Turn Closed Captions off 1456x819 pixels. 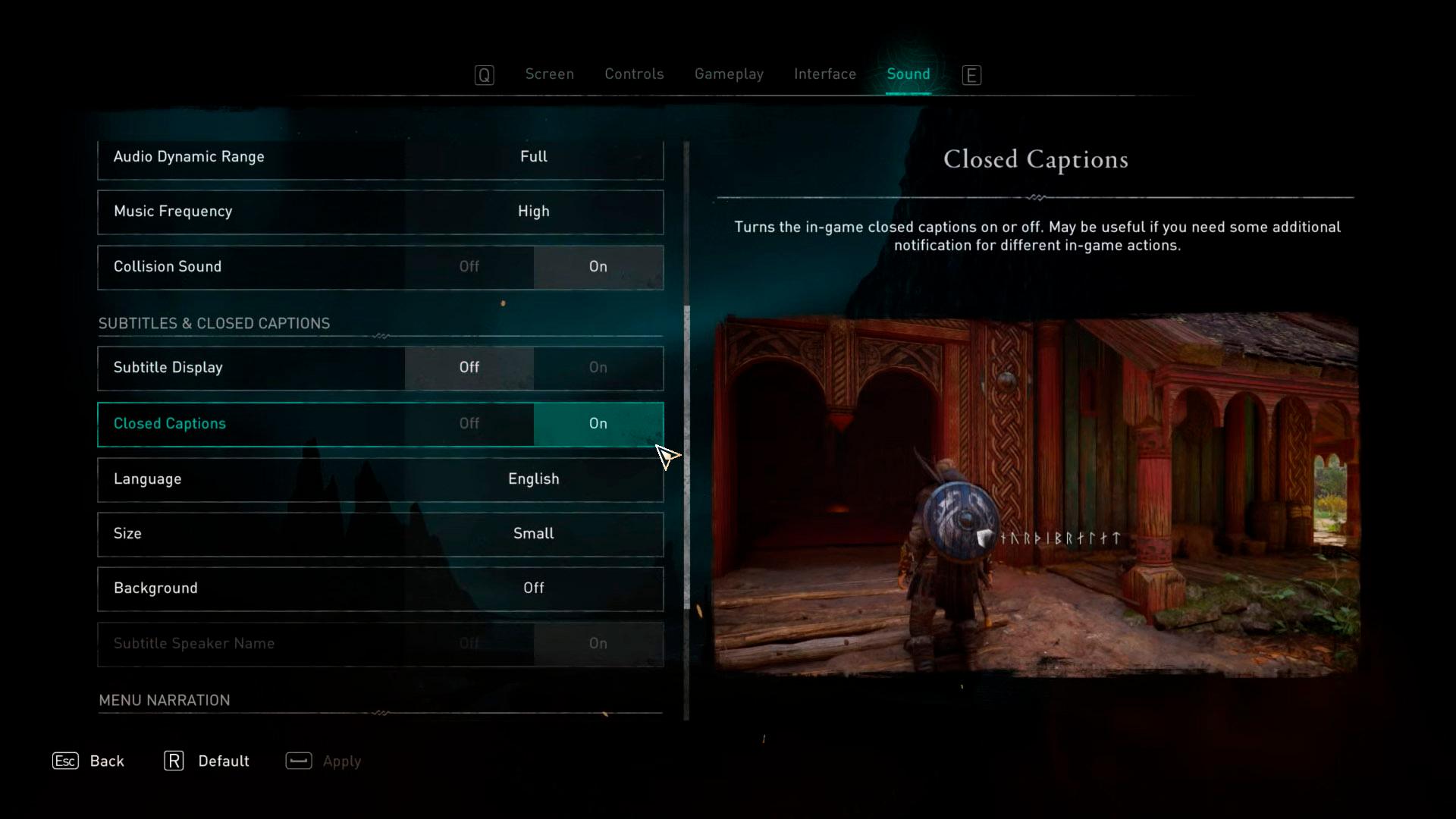pyautogui.click(x=469, y=424)
